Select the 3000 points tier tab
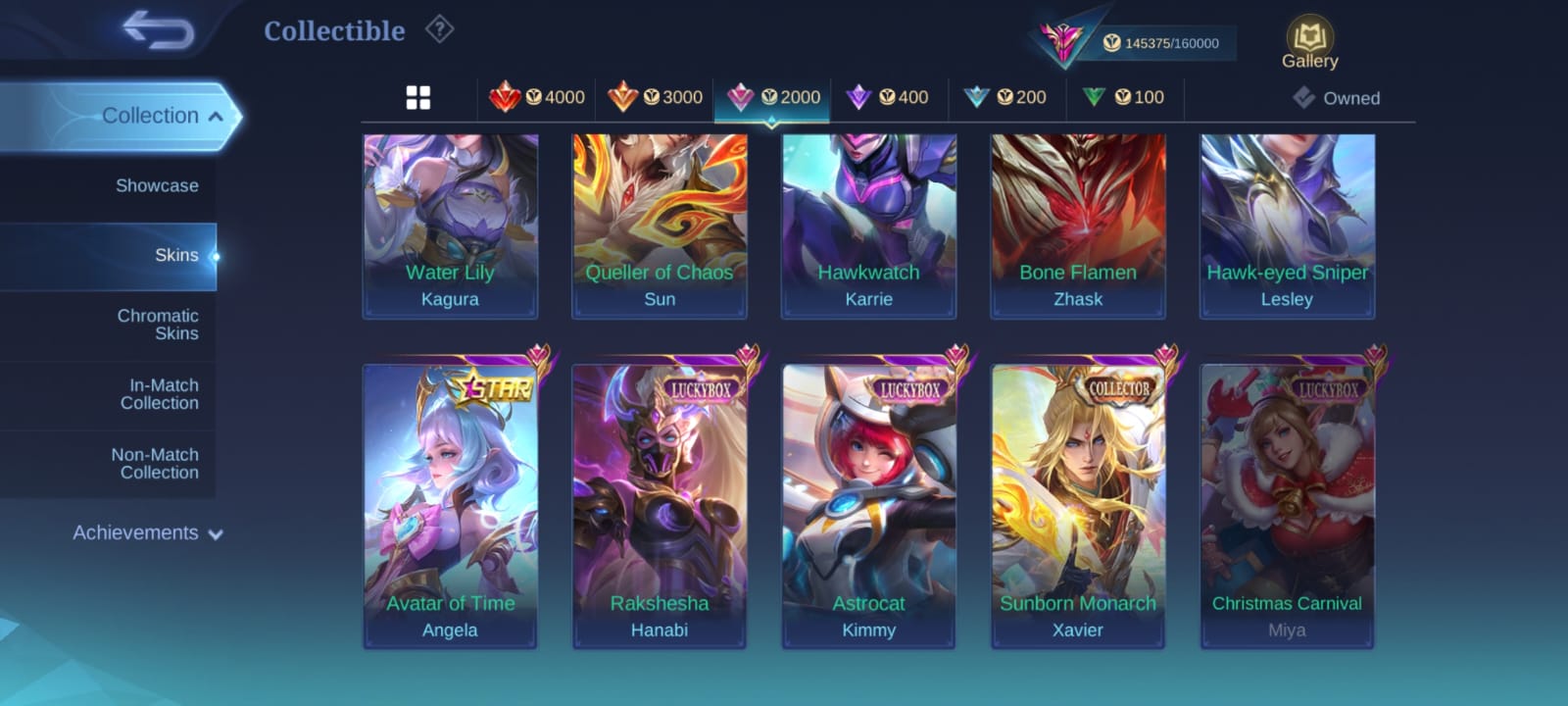This screenshot has width=1568, height=706. click(x=655, y=97)
